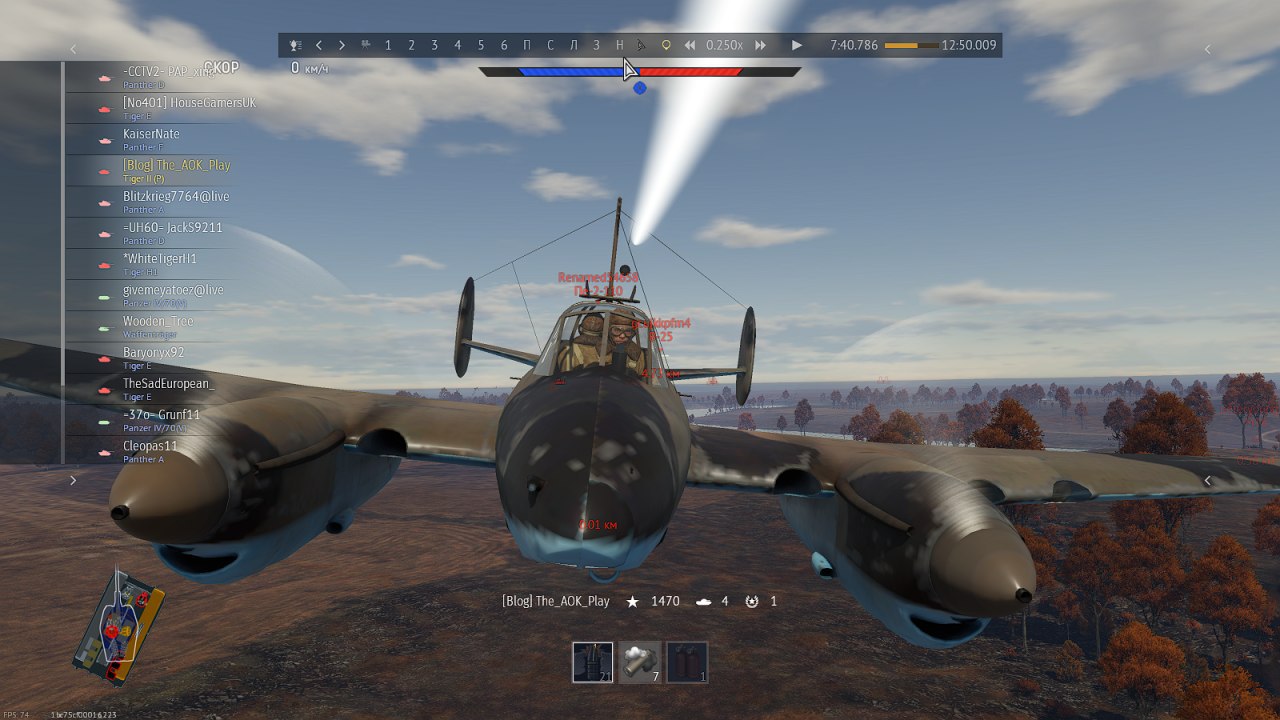Spectate player KaiserNate from the list

coord(151,135)
